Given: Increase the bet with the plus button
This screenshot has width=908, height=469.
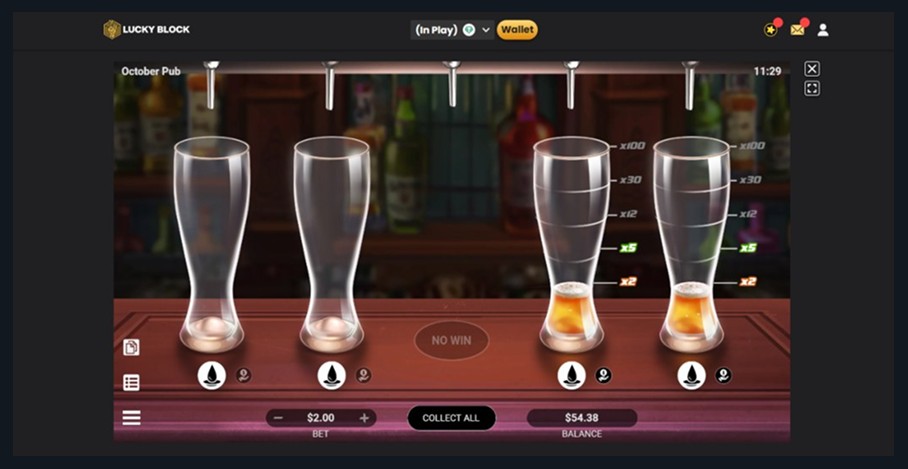Looking at the screenshot, I should (364, 418).
